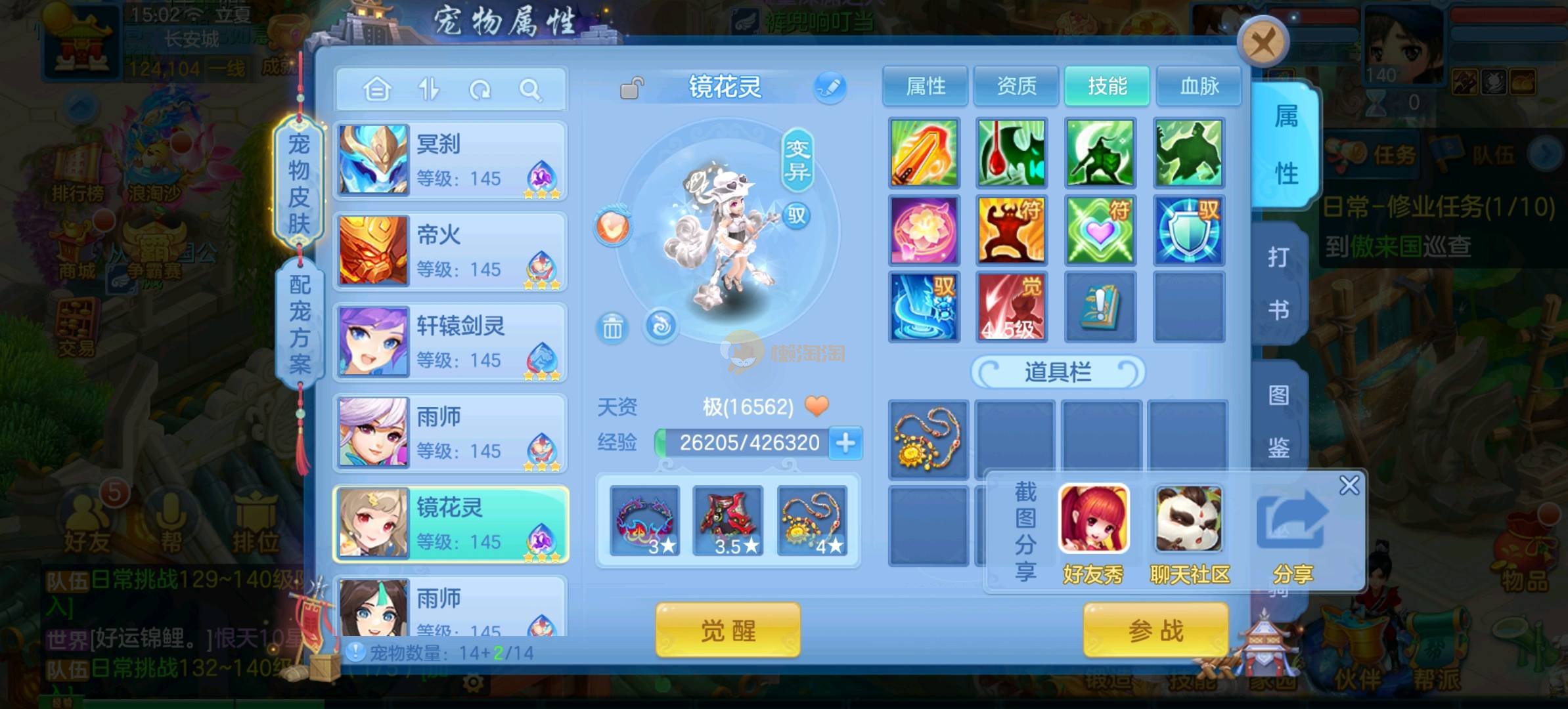Send pet to battle with 参战
Screen dimensions: 1568x709
[x=1155, y=630]
